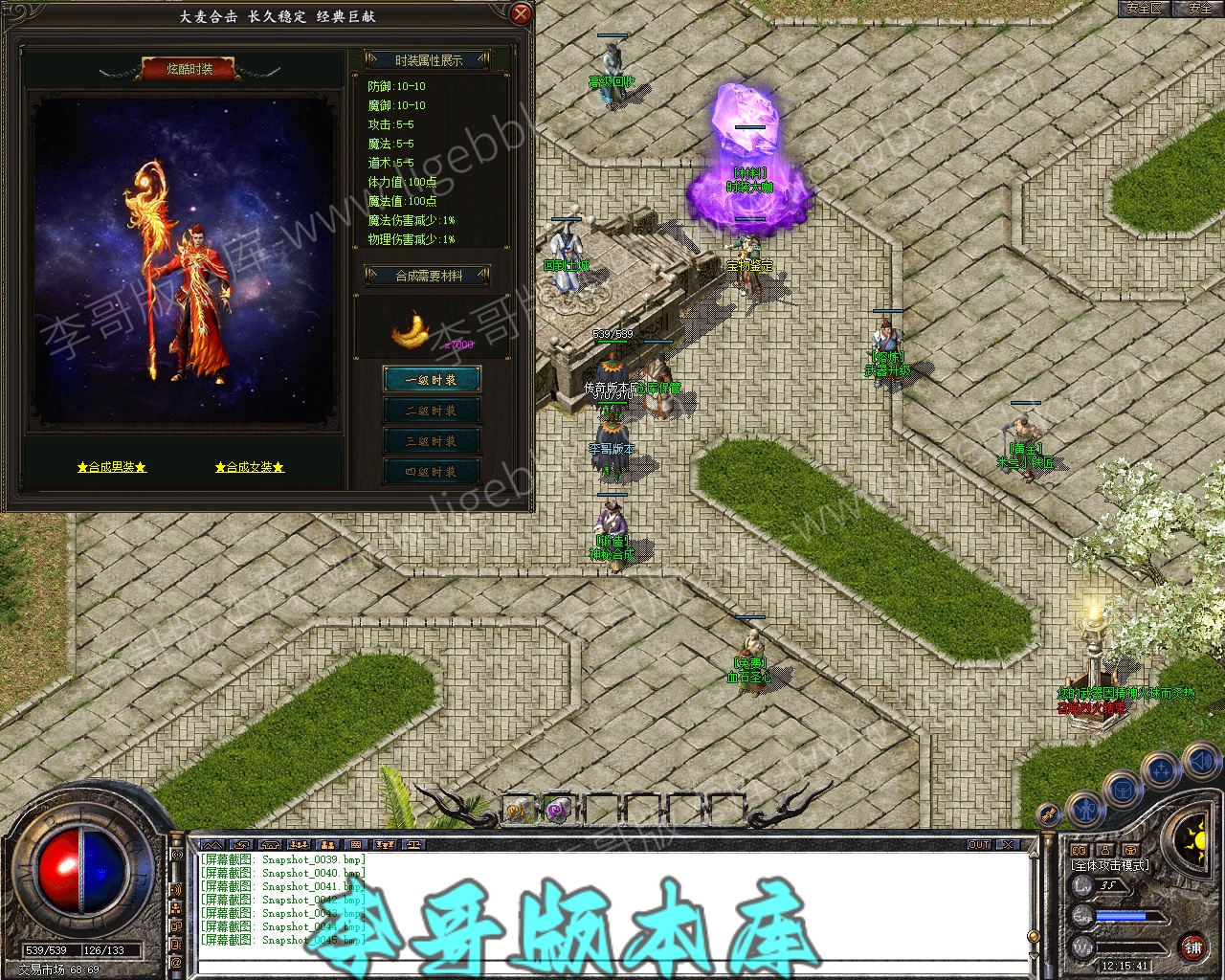Click the OUT button on chat bar
Image resolution: width=1225 pixels, height=980 pixels.
click(x=979, y=844)
